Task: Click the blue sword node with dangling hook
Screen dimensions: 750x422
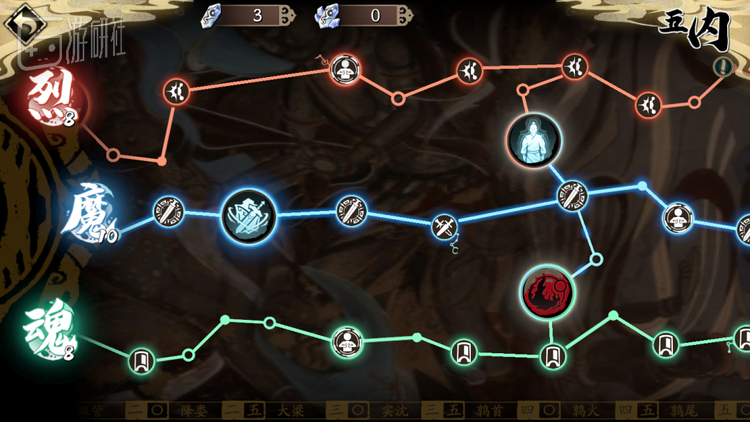Action: pos(445,227)
